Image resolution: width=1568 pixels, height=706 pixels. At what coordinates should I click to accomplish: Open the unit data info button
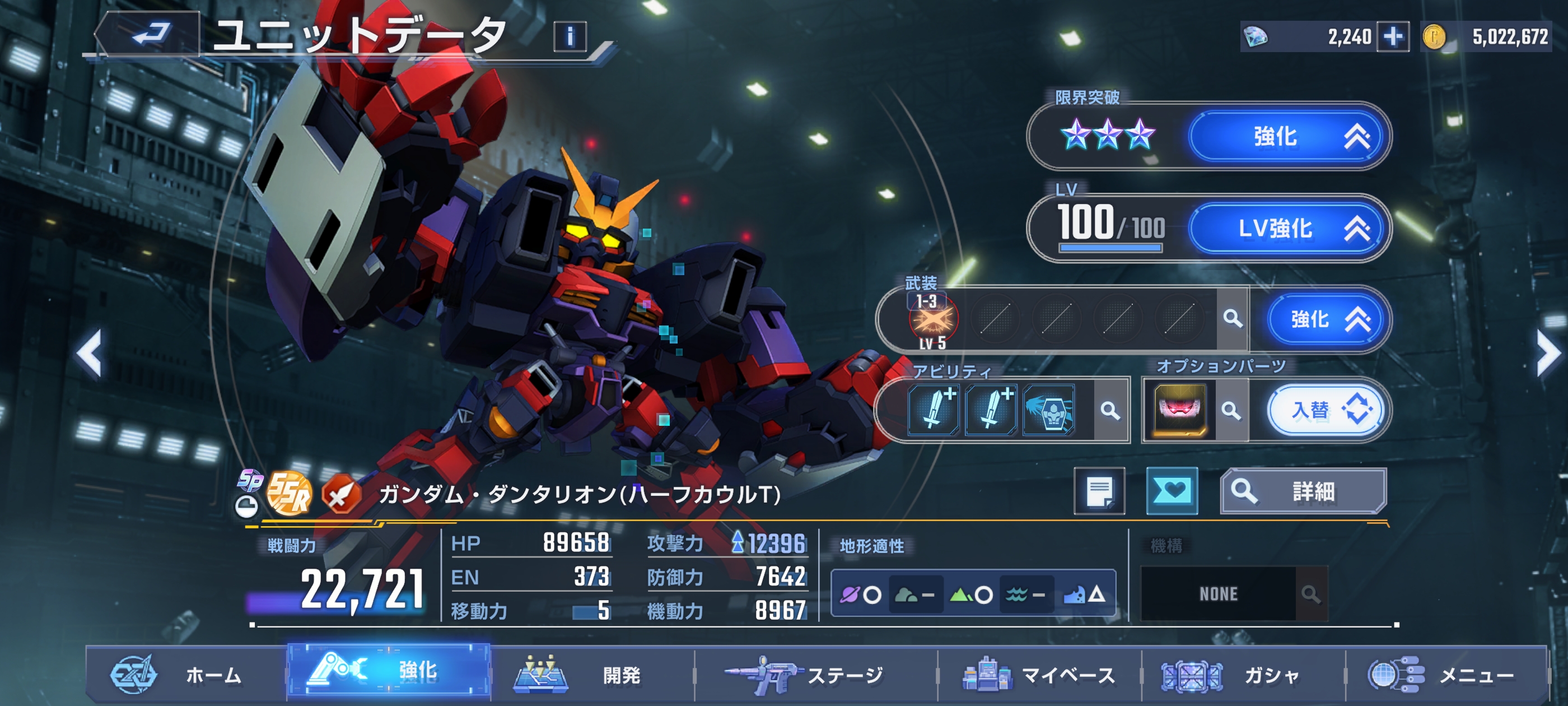[x=570, y=36]
